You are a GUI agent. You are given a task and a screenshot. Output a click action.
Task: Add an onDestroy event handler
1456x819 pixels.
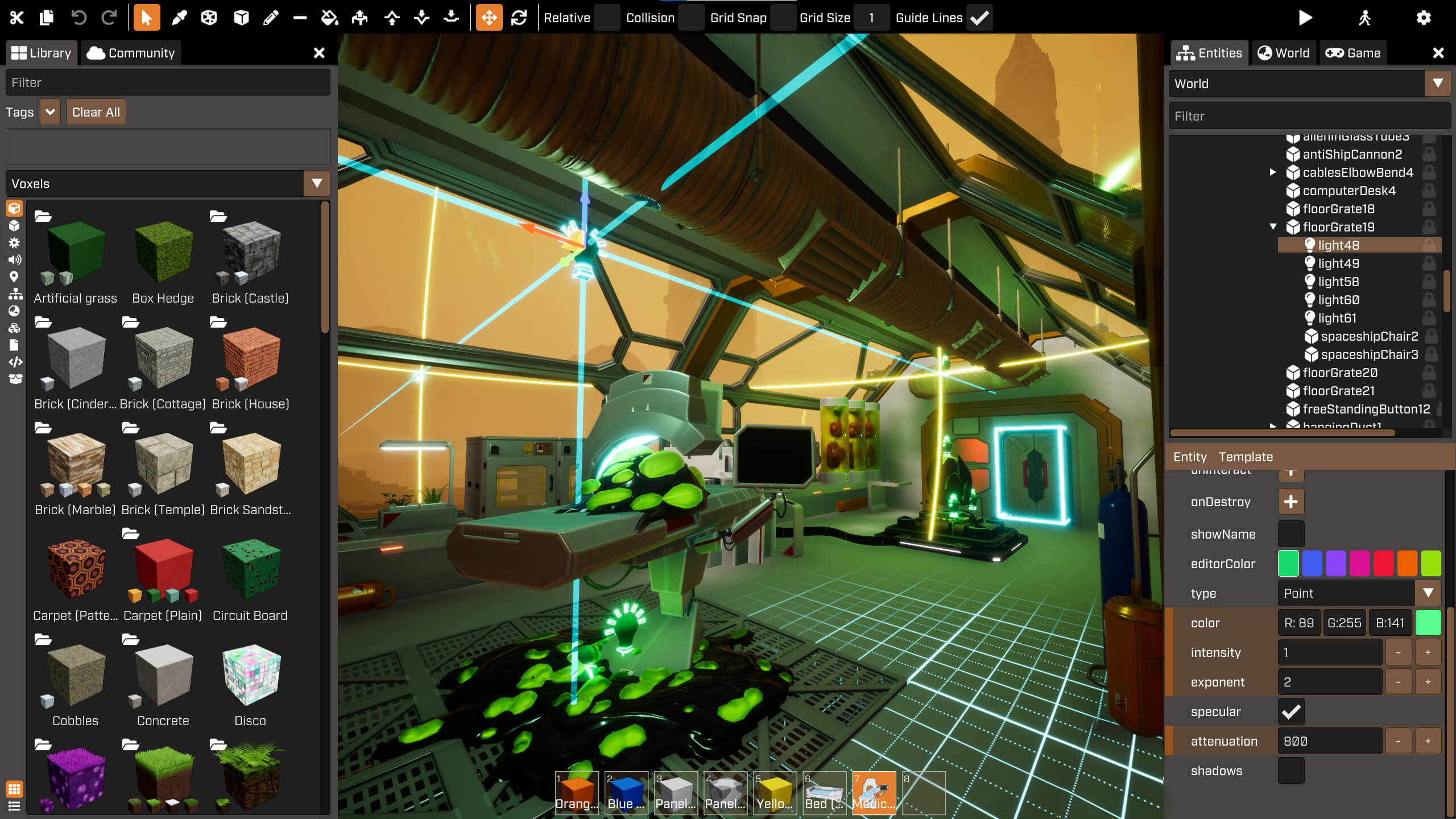[1290, 501]
